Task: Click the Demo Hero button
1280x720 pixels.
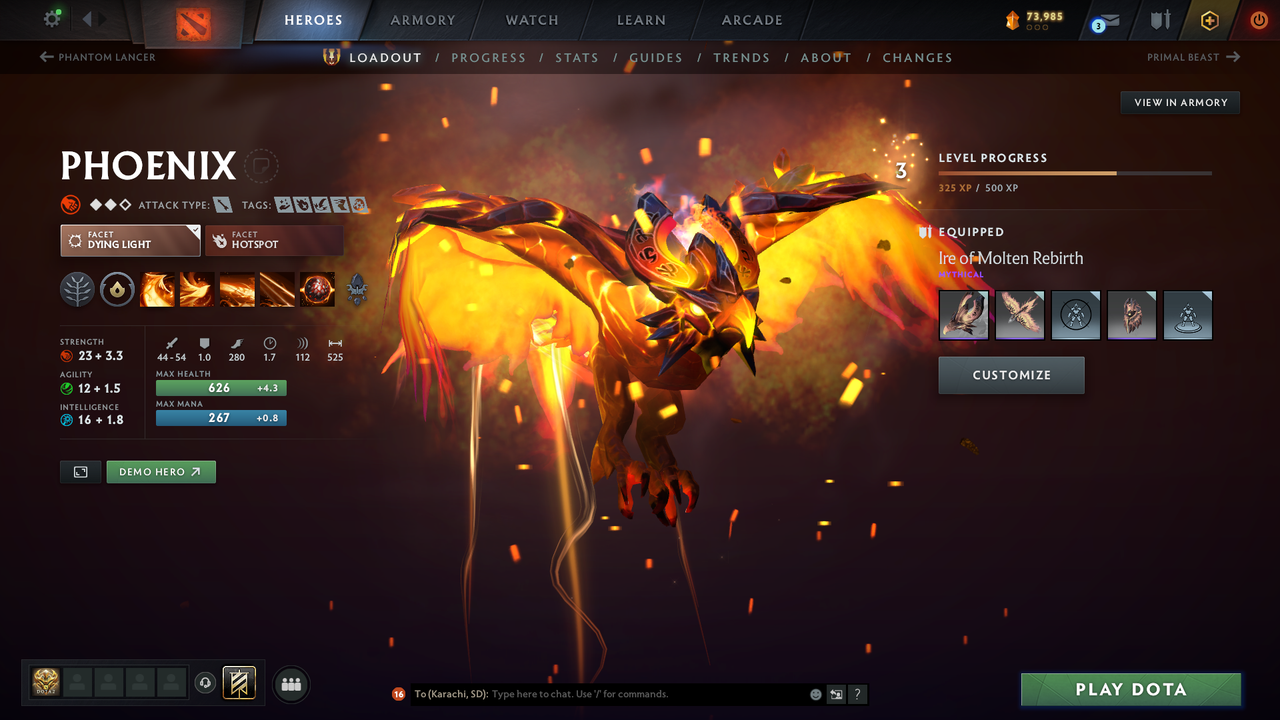Action: (161, 471)
